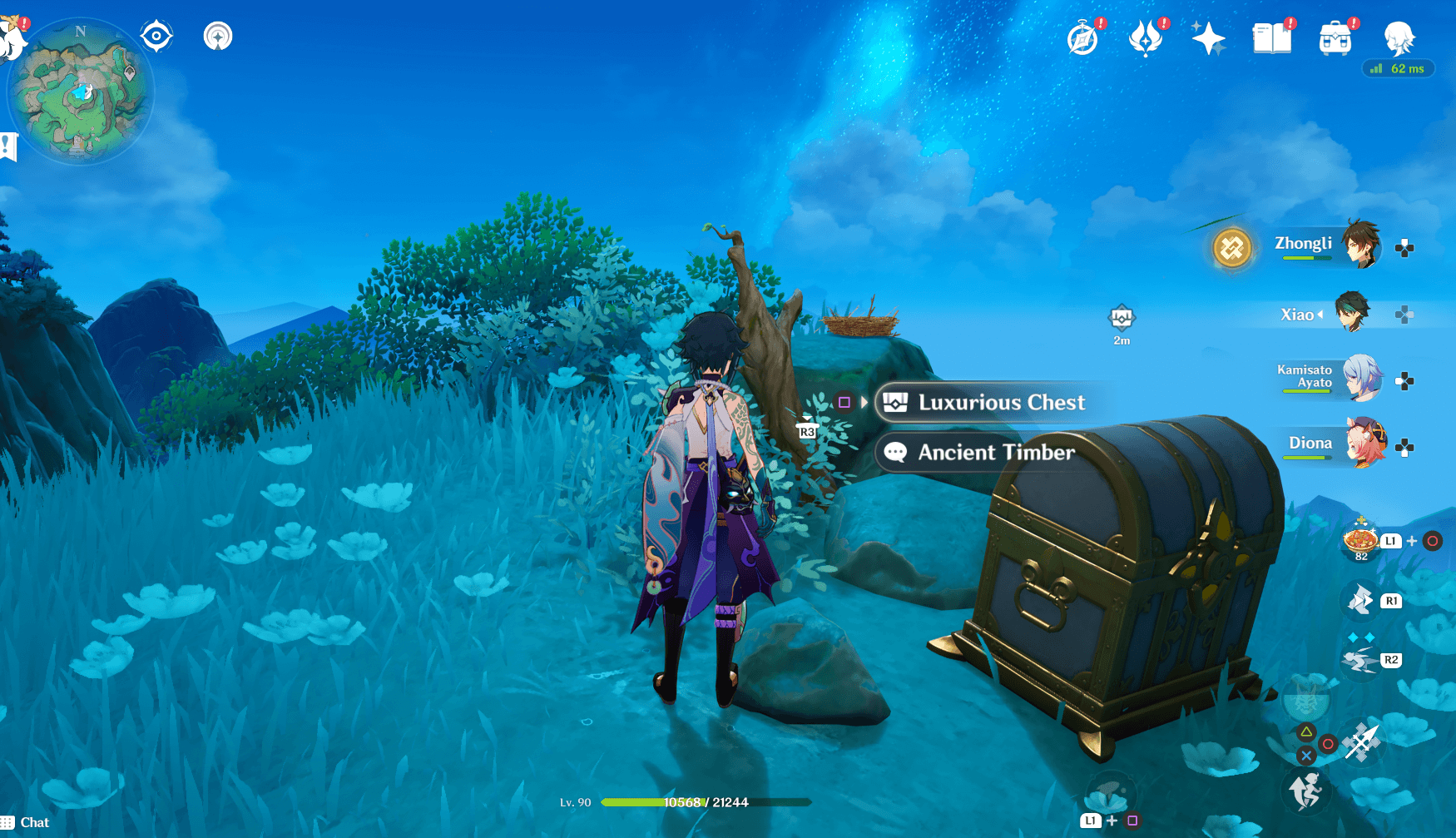
Task: Open the Paimon main menu
Action: pyautogui.click(x=1403, y=39)
